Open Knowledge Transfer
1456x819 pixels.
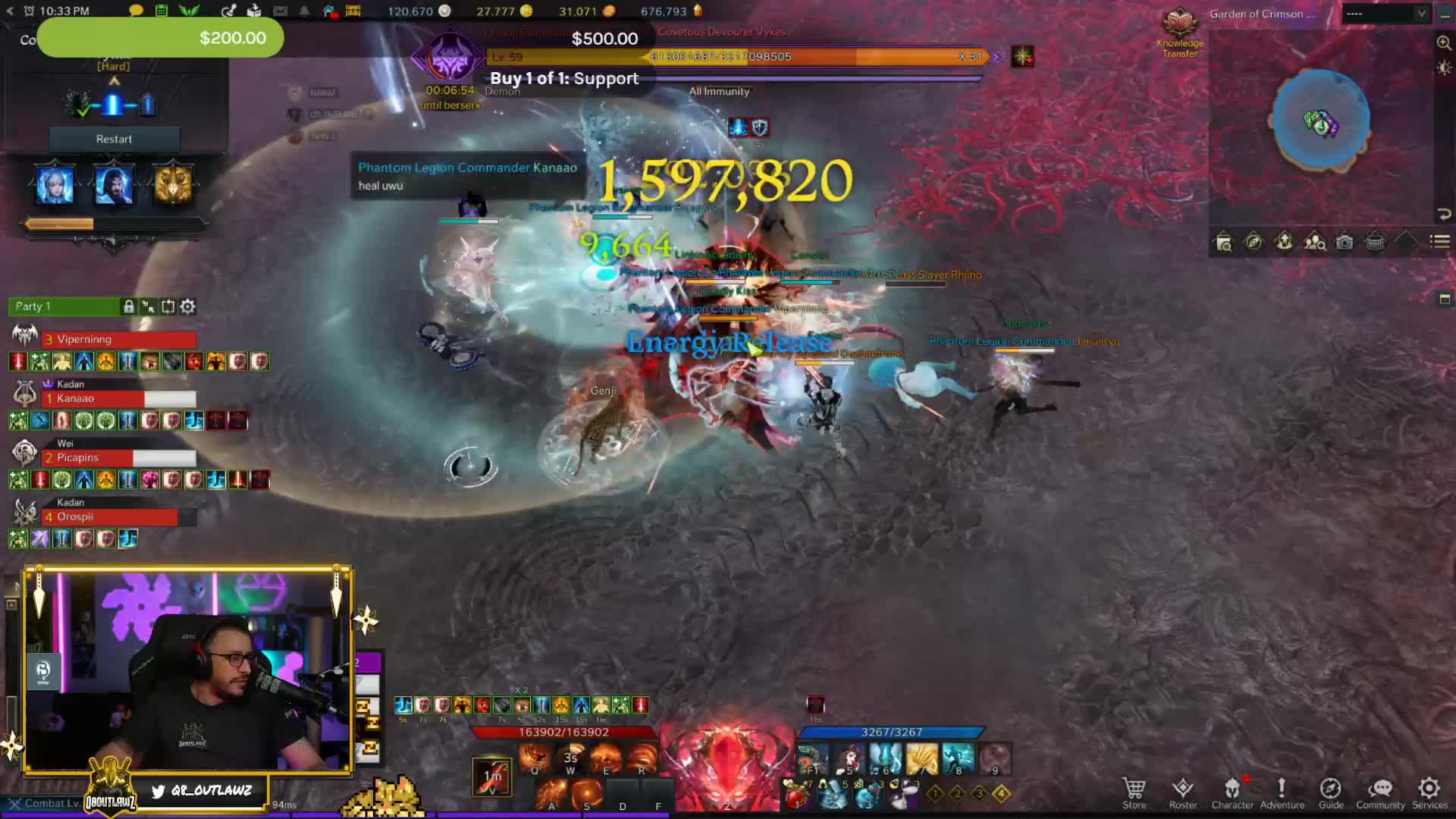point(1180,33)
